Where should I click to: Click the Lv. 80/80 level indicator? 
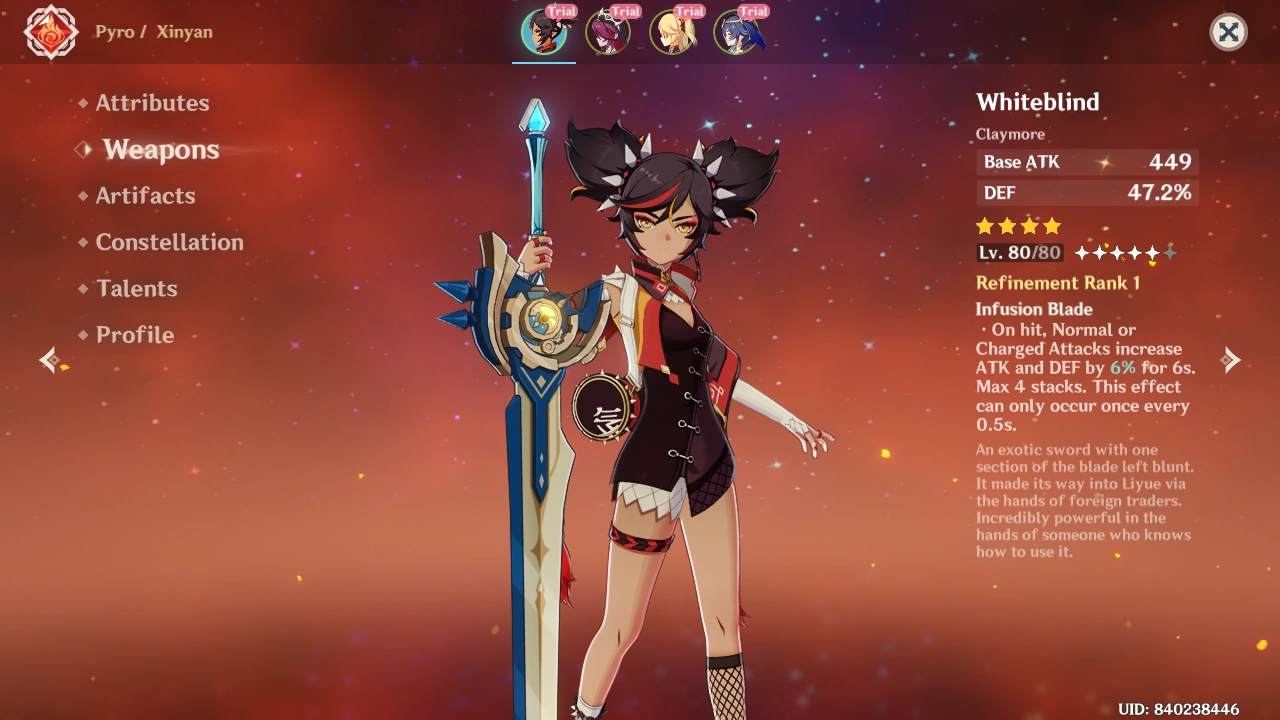coord(1018,252)
